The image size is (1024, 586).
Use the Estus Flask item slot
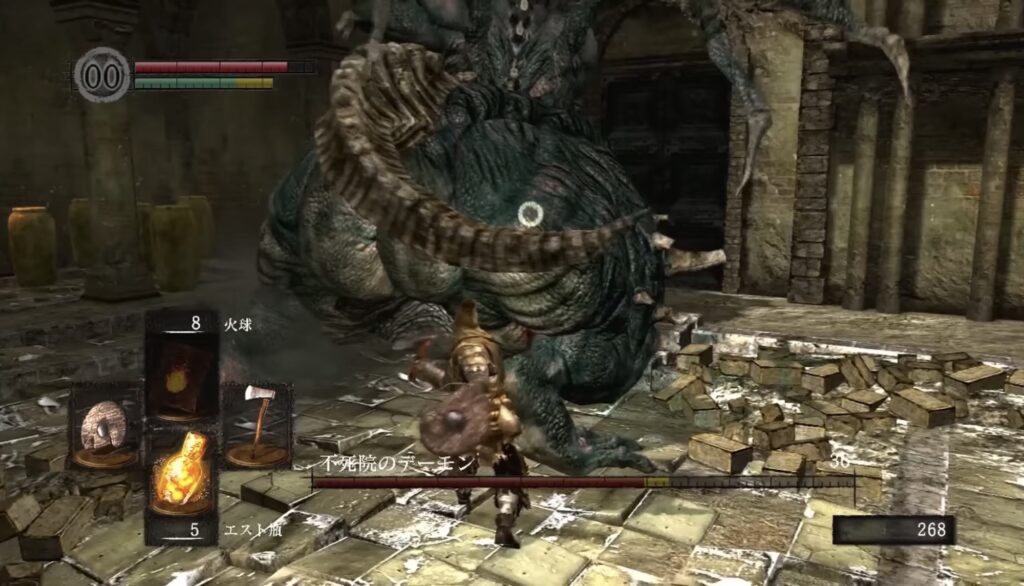coord(181,478)
